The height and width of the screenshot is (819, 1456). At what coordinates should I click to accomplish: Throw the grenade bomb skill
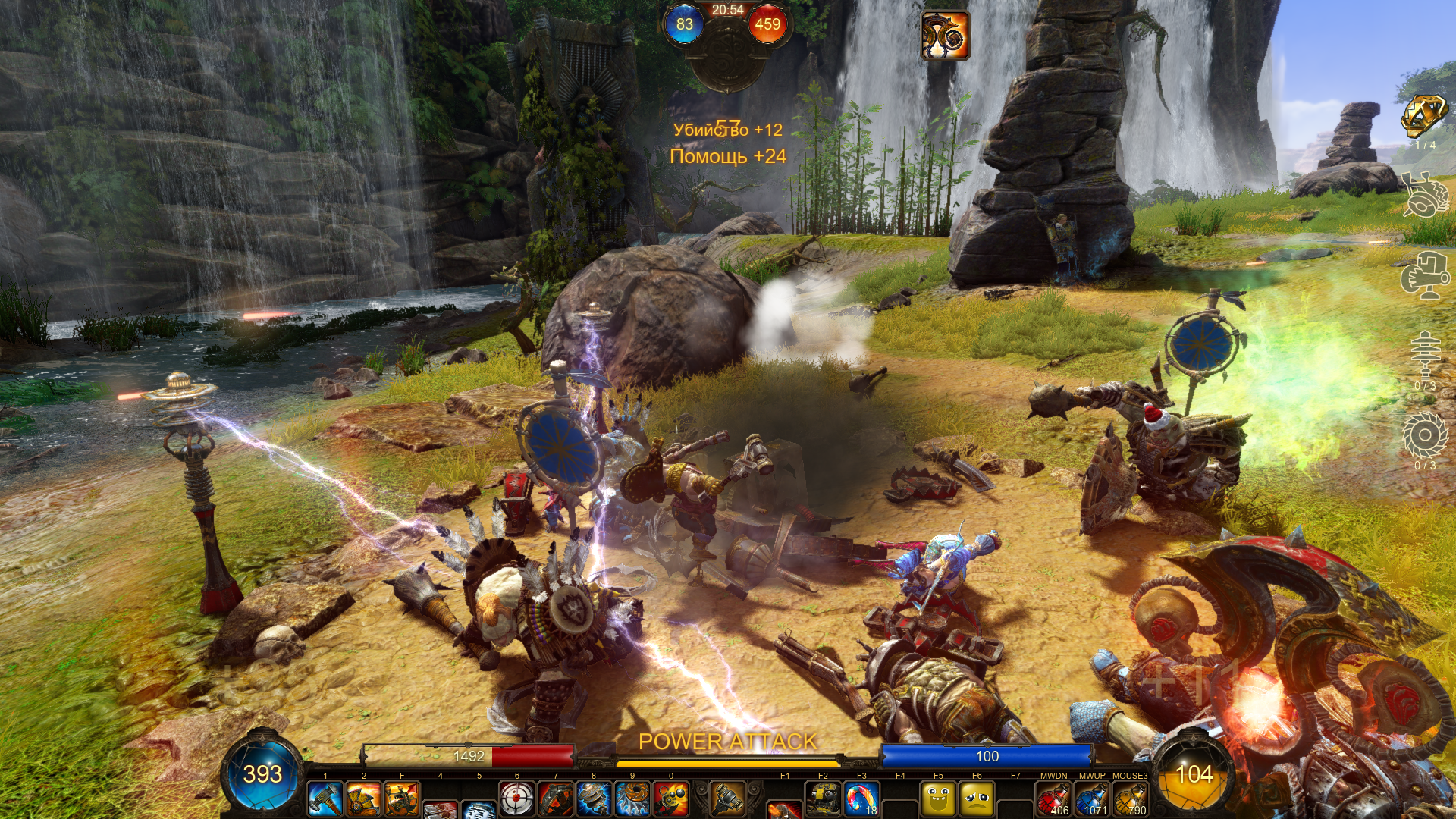click(671, 799)
